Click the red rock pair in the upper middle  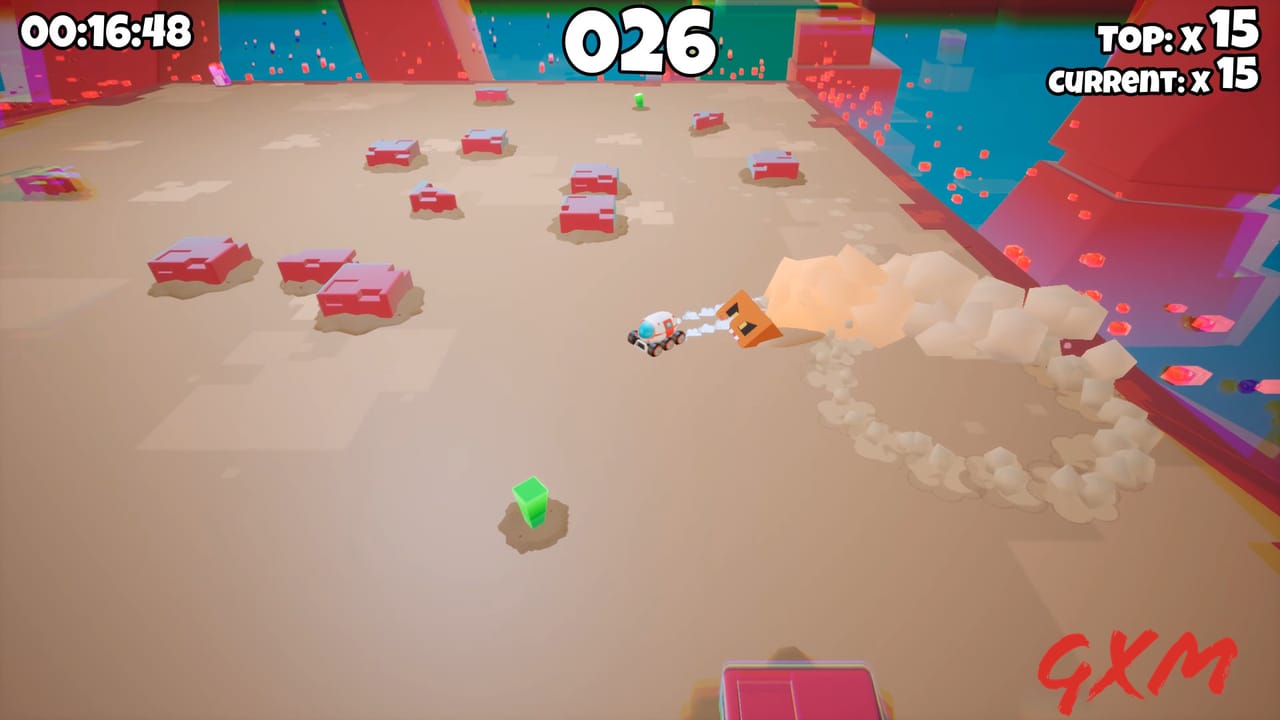pos(590,200)
